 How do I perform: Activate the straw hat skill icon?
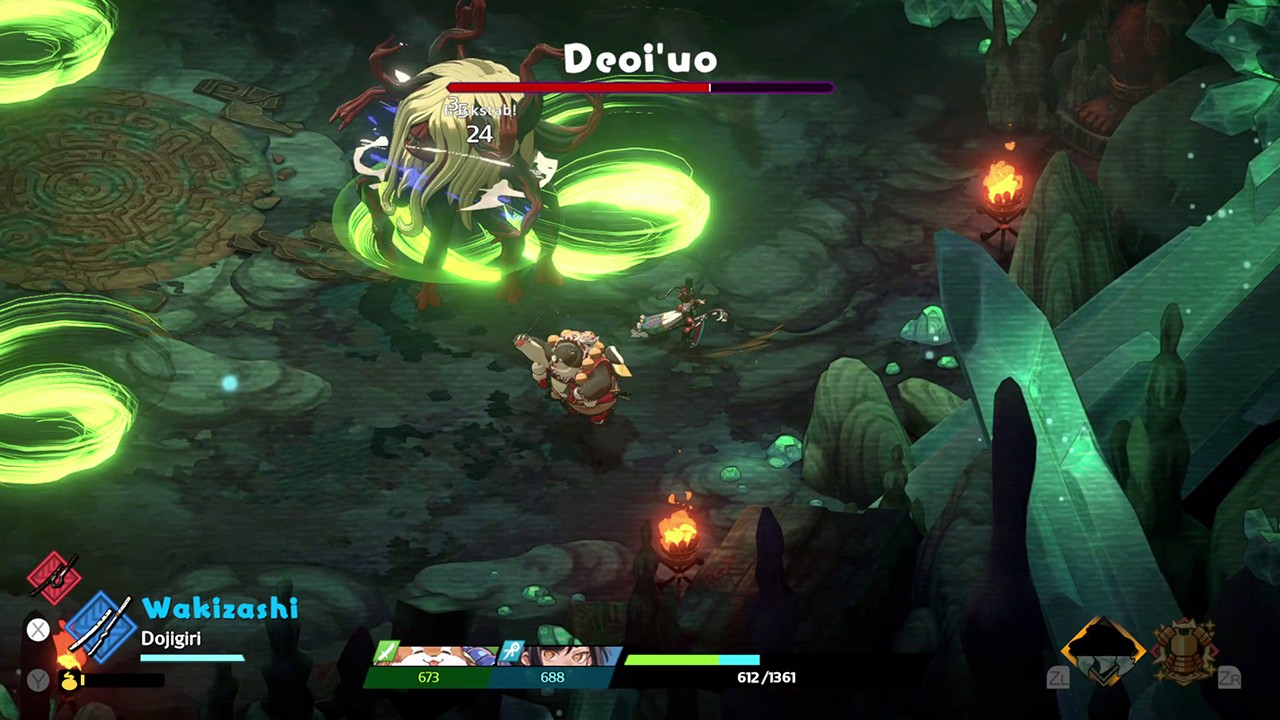tap(1103, 651)
